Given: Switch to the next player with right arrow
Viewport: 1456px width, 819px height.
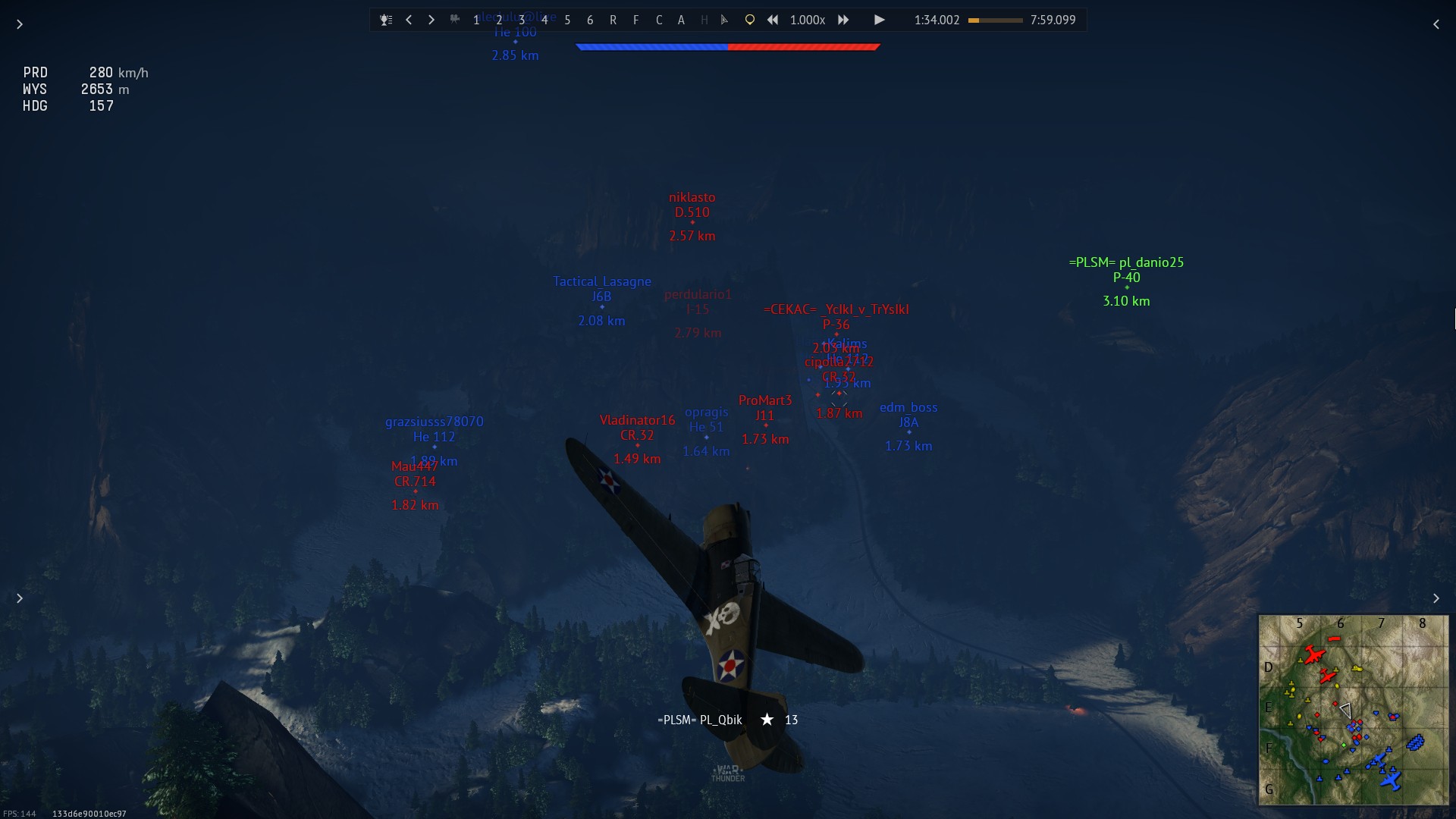Looking at the screenshot, I should tap(431, 20).
